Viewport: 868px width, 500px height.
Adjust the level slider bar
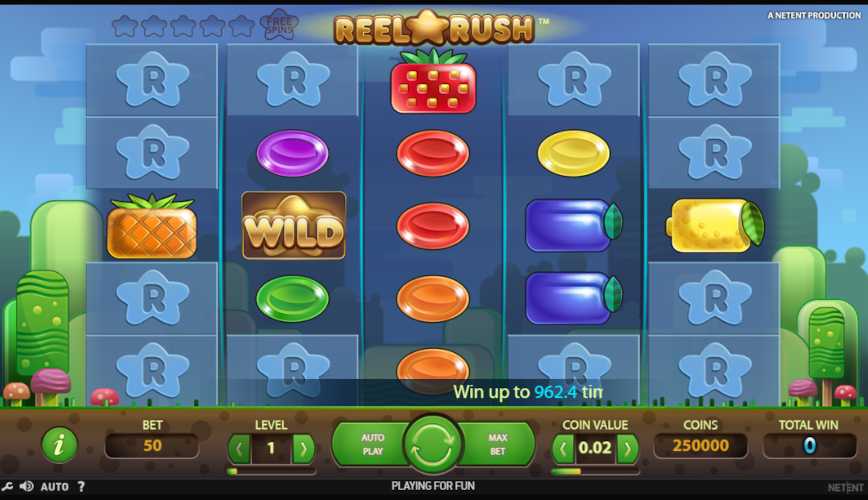click(x=271, y=471)
